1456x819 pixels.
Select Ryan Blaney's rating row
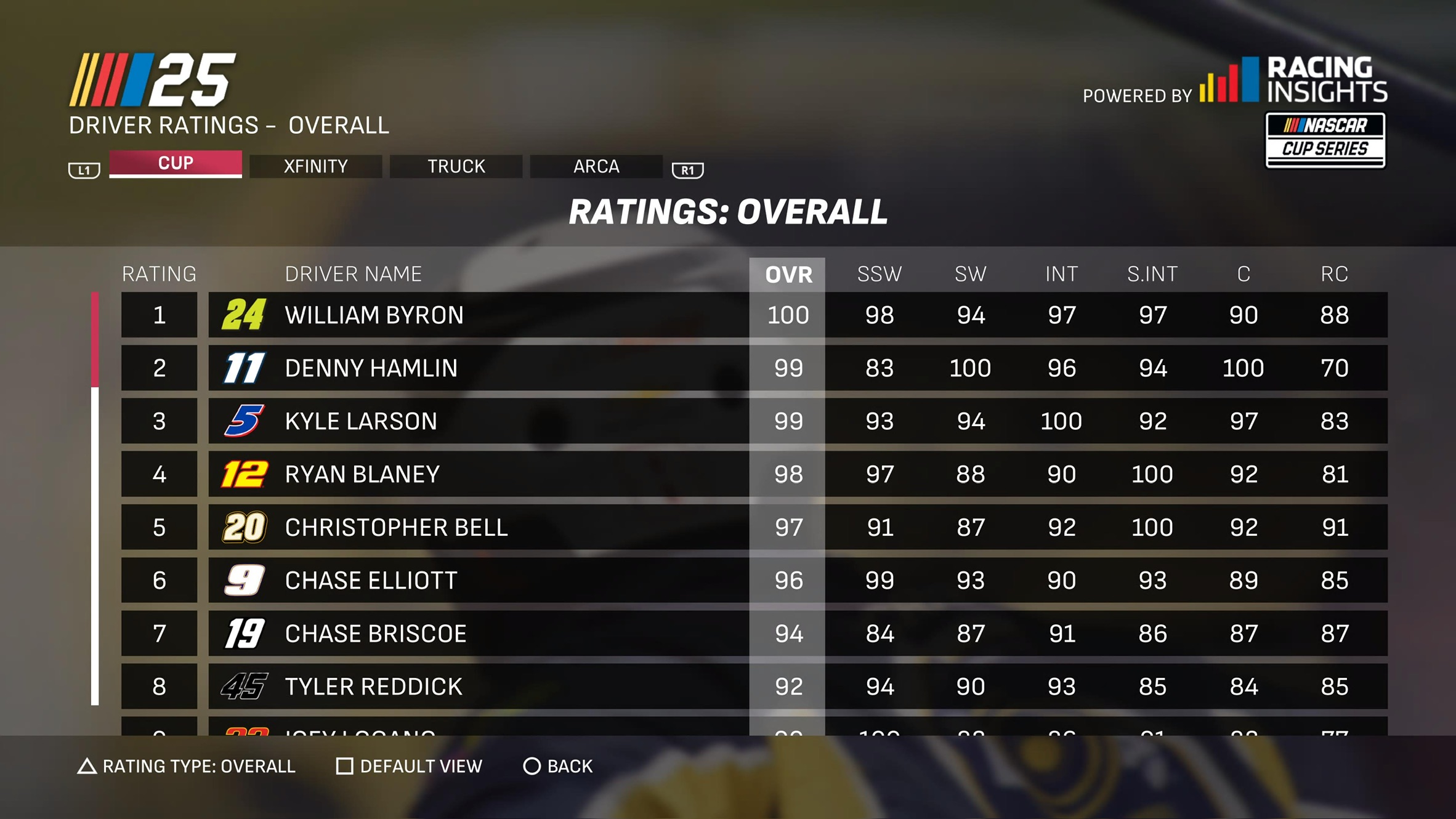tap(362, 474)
